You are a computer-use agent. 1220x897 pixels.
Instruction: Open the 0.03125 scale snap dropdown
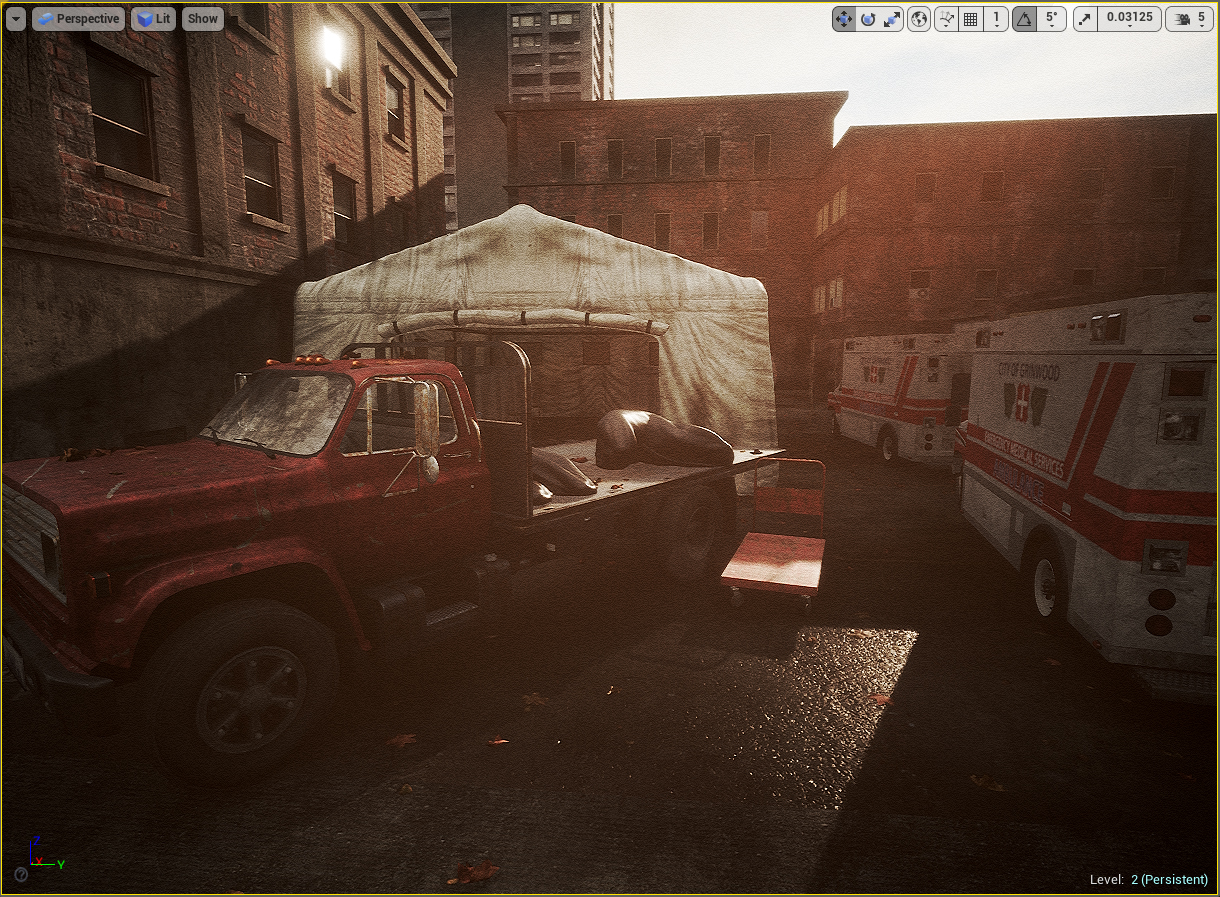click(x=1129, y=18)
